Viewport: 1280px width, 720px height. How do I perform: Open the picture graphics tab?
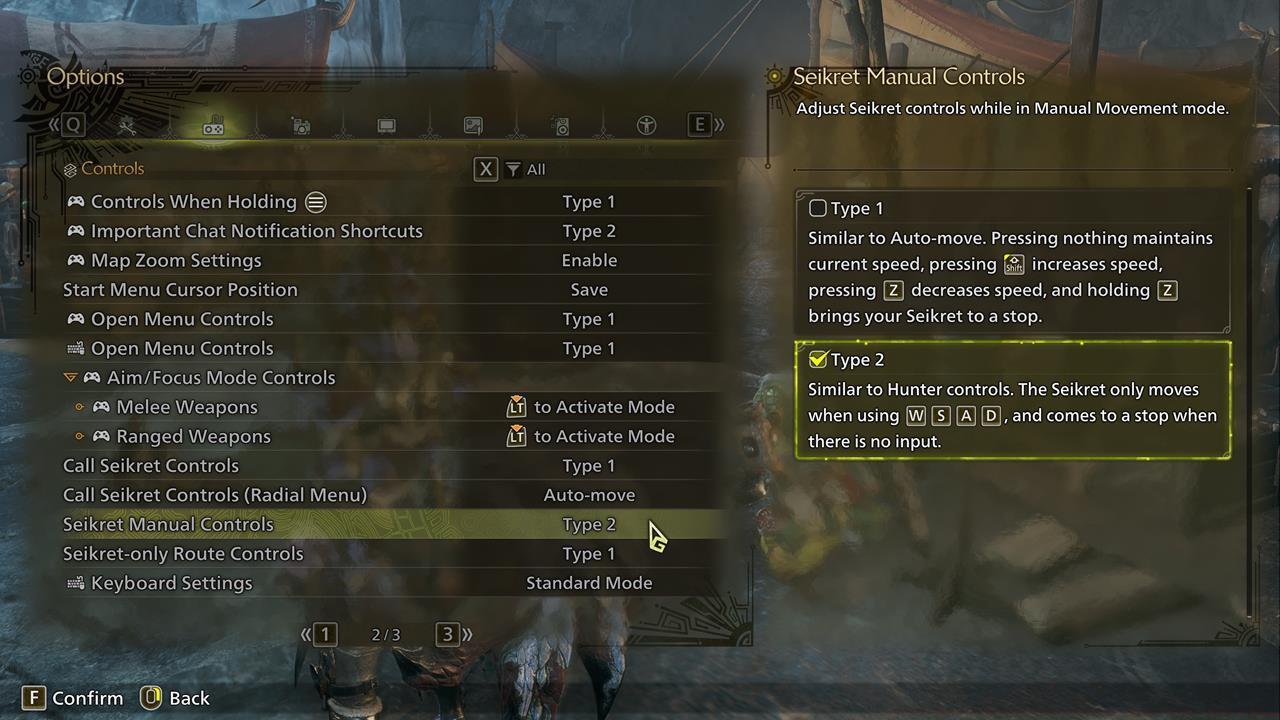tap(473, 126)
